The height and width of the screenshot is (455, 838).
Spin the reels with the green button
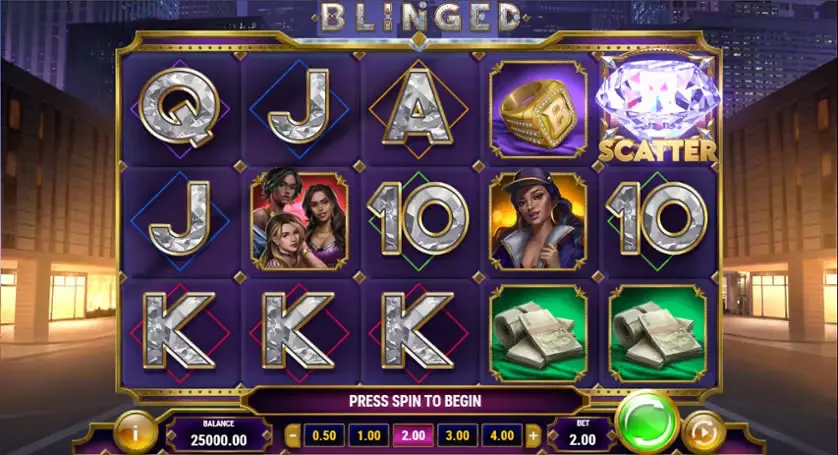(647, 420)
